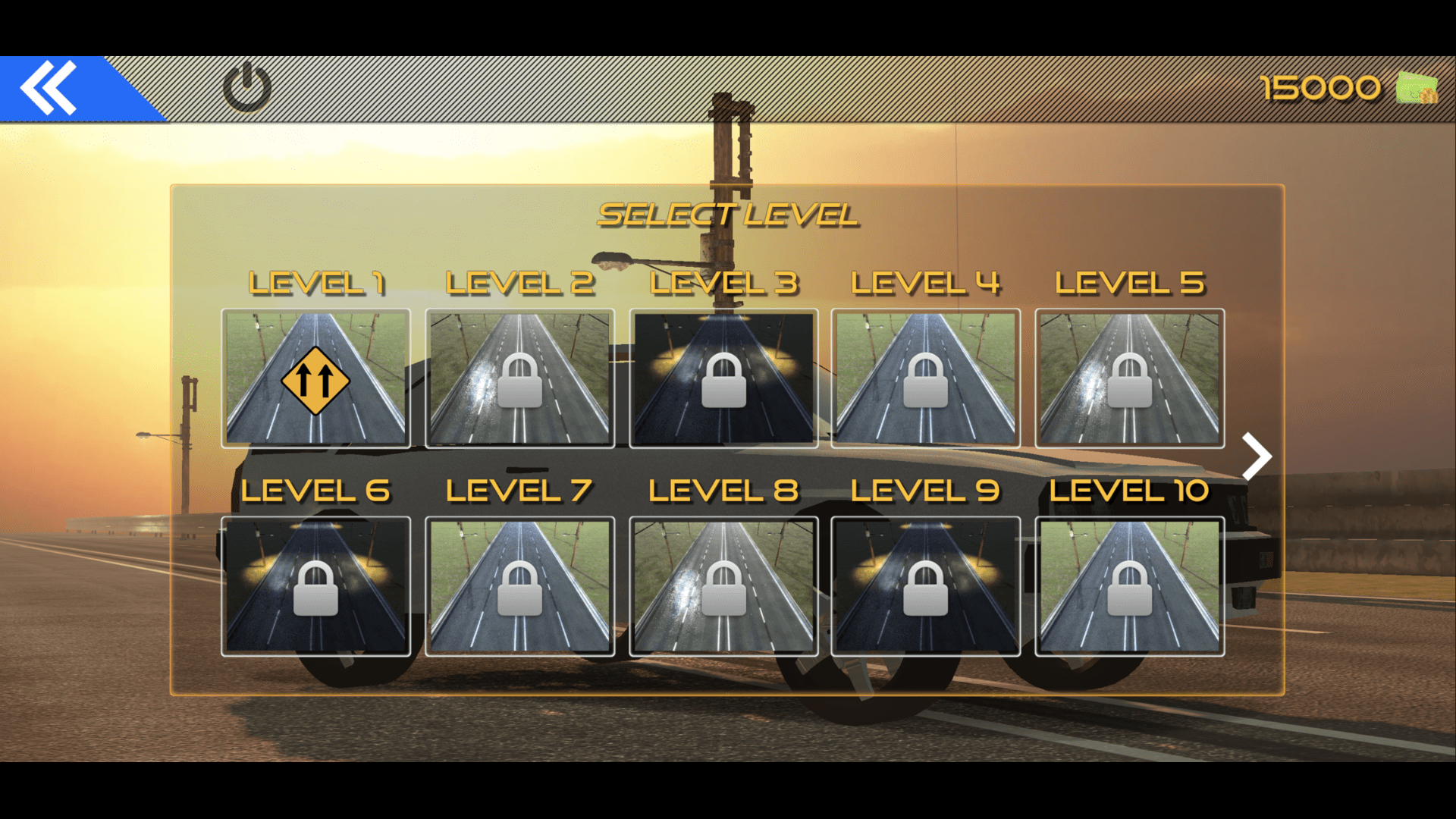1456x819 pixels.
Task: Click the LEVEL 10 label text
Action: [1130, 491]
